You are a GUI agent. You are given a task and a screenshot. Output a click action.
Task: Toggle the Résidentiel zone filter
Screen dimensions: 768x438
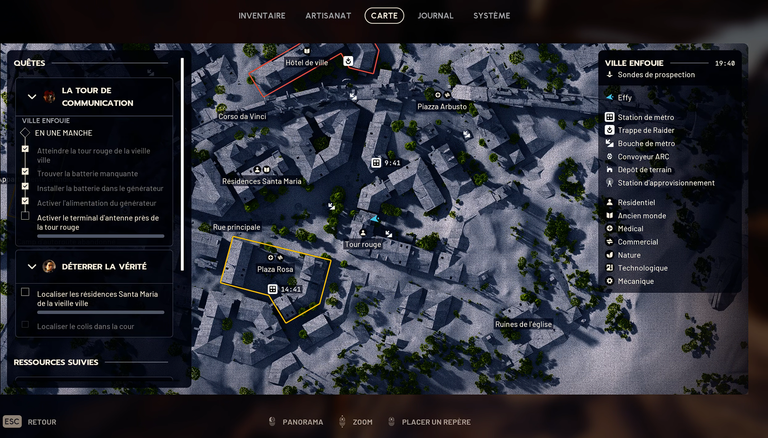pyautogui.click(x=637, y=202)
